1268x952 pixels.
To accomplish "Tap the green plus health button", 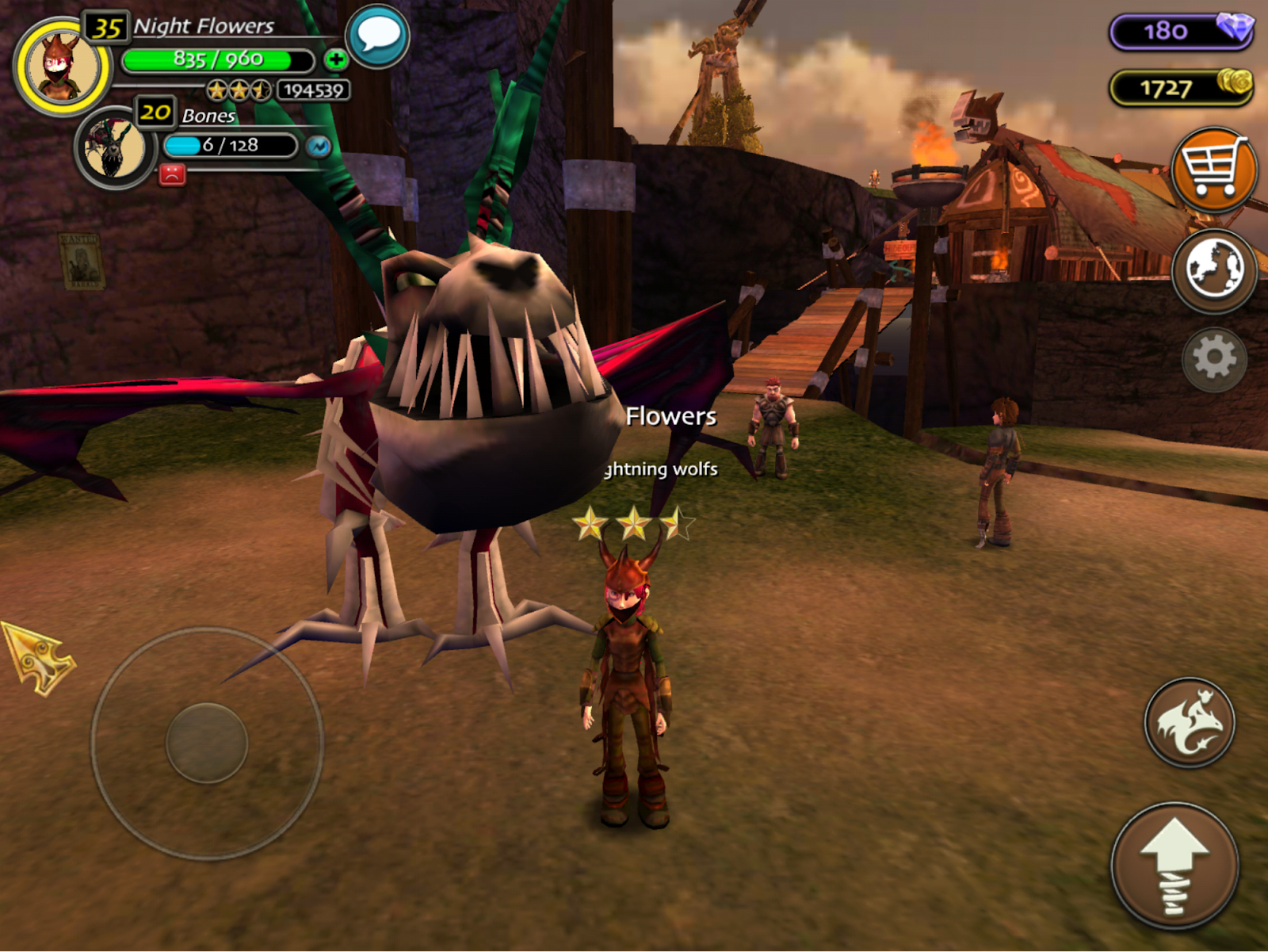I will coord(335,59).
